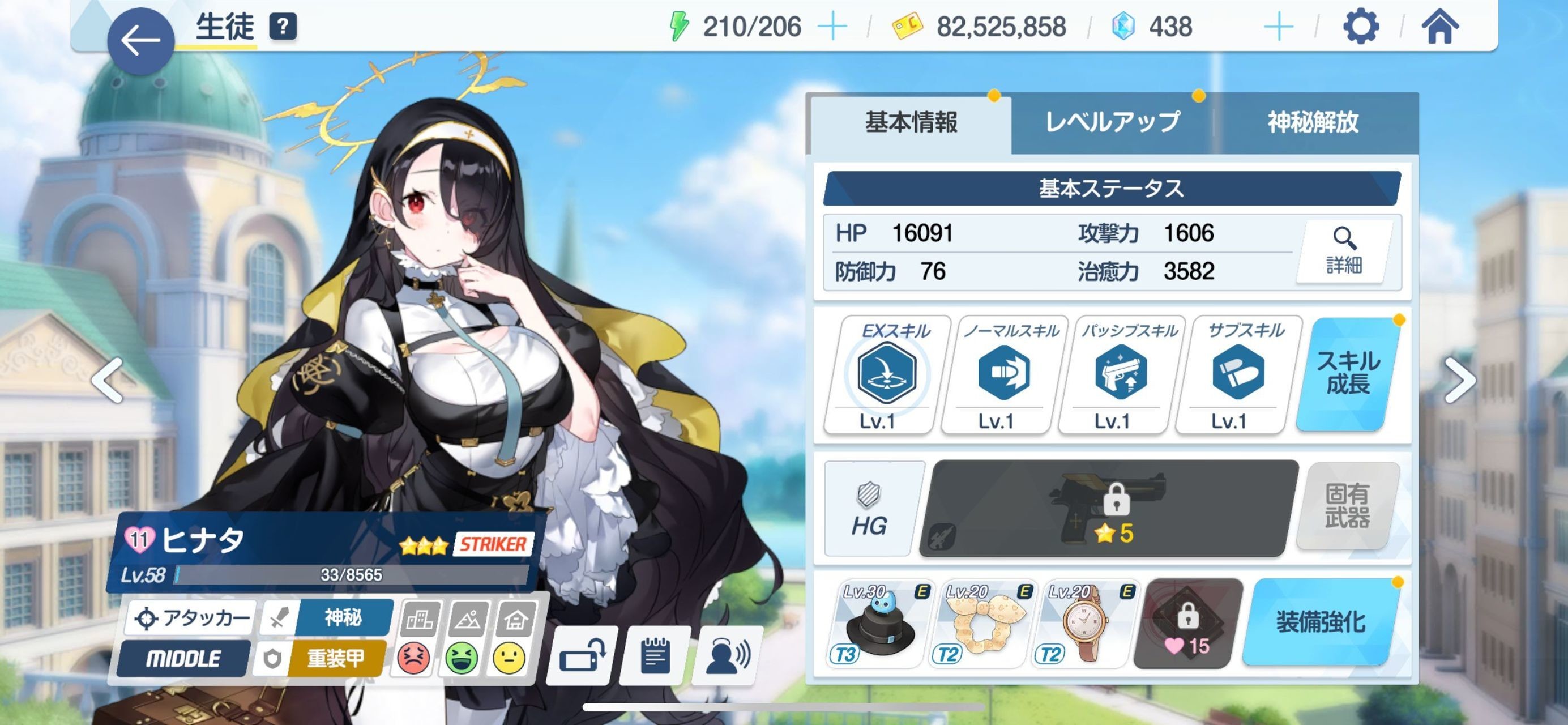Switch to the 神秘解放 tab
1568x725 pixels.
[1313, 122]
